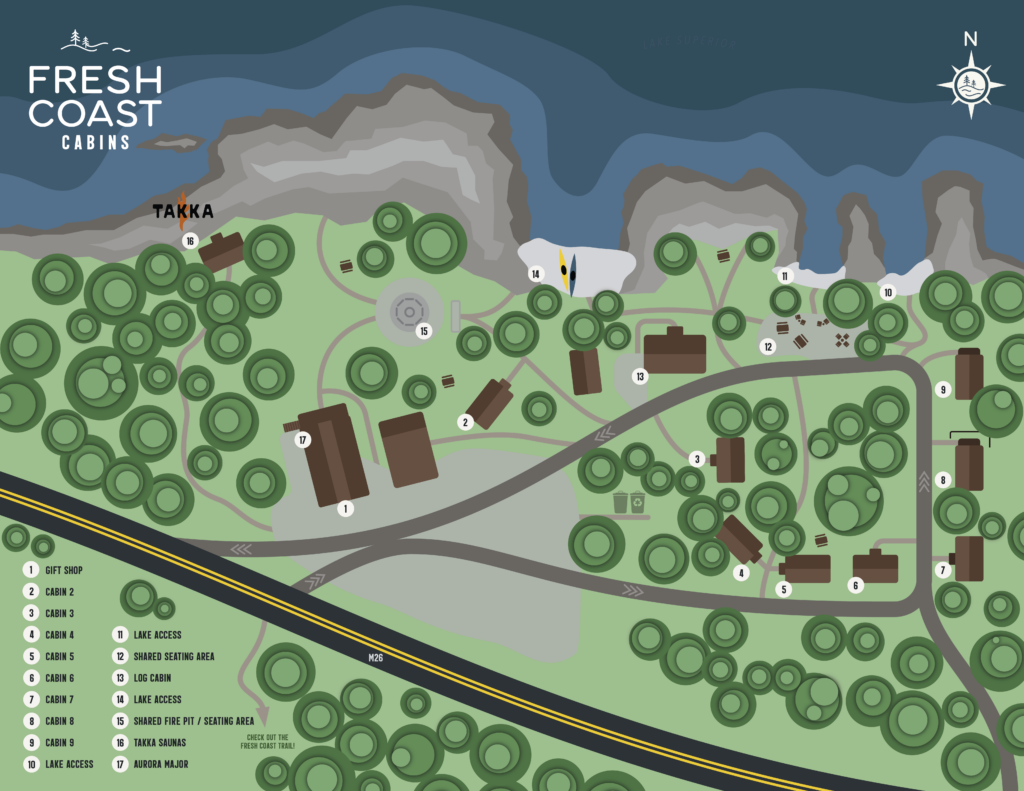Select the Gift Shop legend entry
The height and width of the screenshot is (791, 1024).
coord(62,570)
